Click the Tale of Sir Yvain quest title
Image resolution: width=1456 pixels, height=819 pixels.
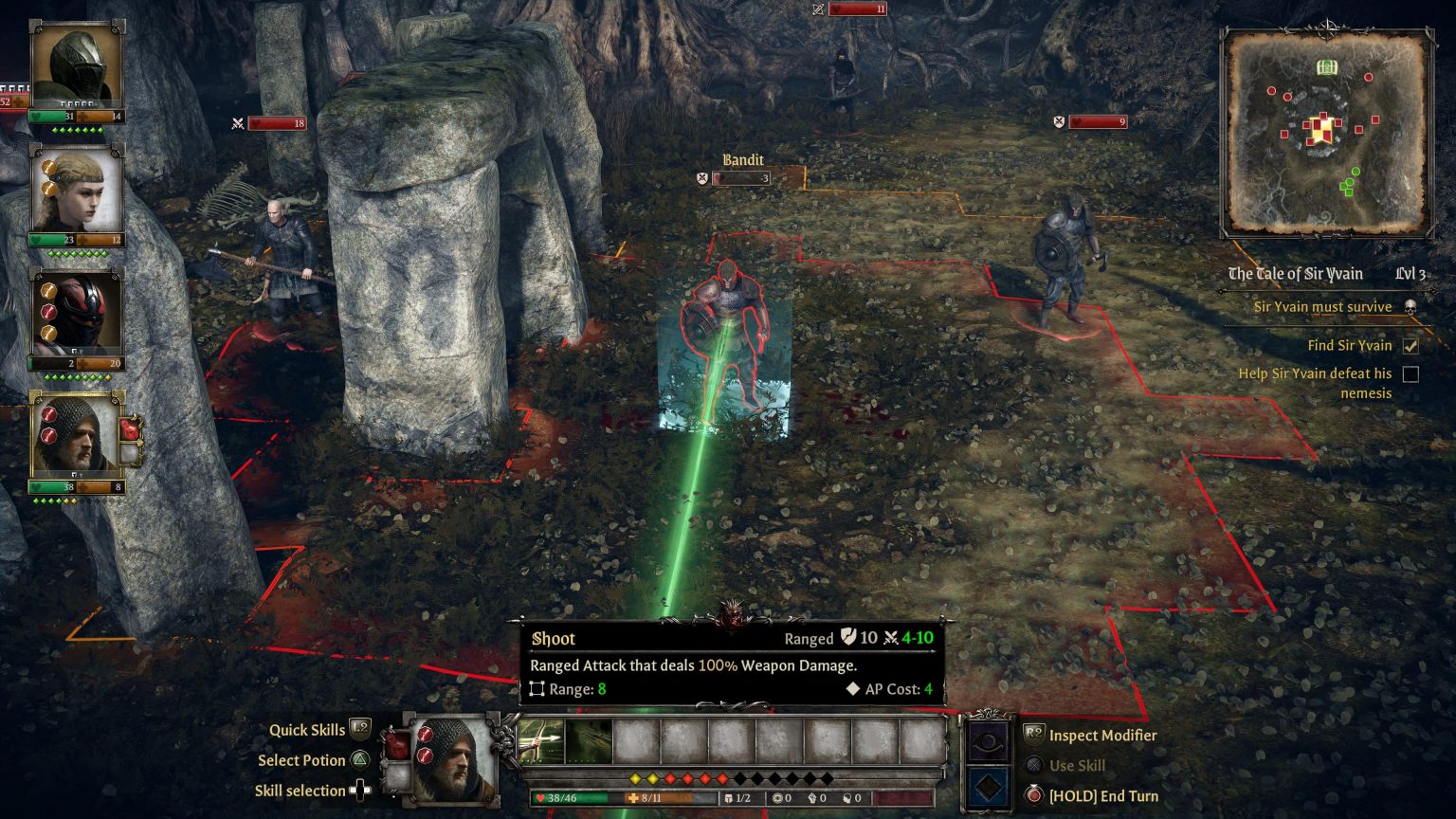[1295, 274]
